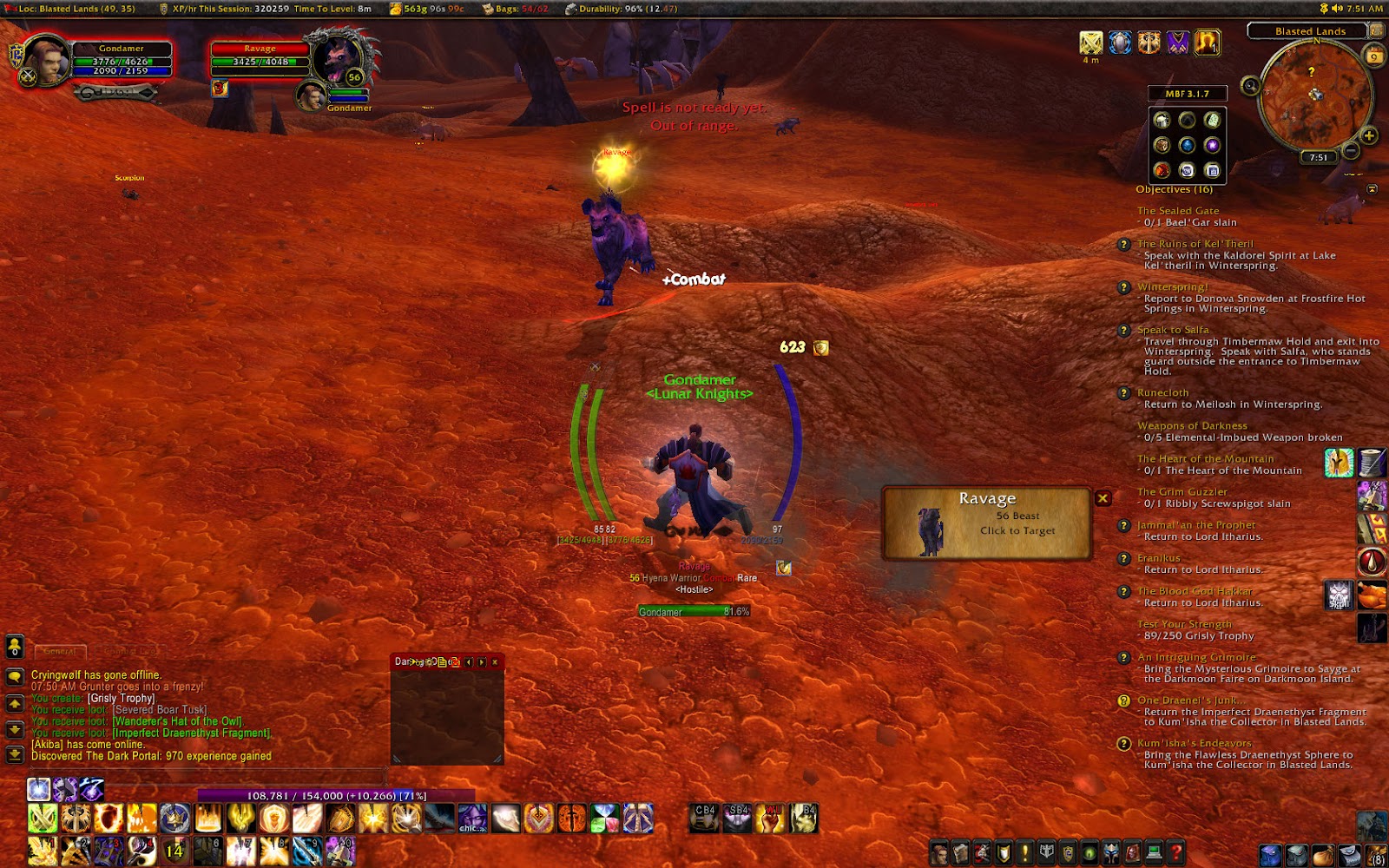This screenshot has width=1389, height=868.
Task: Open the calendar icon on the minimap
Action: pos(1373,56)
